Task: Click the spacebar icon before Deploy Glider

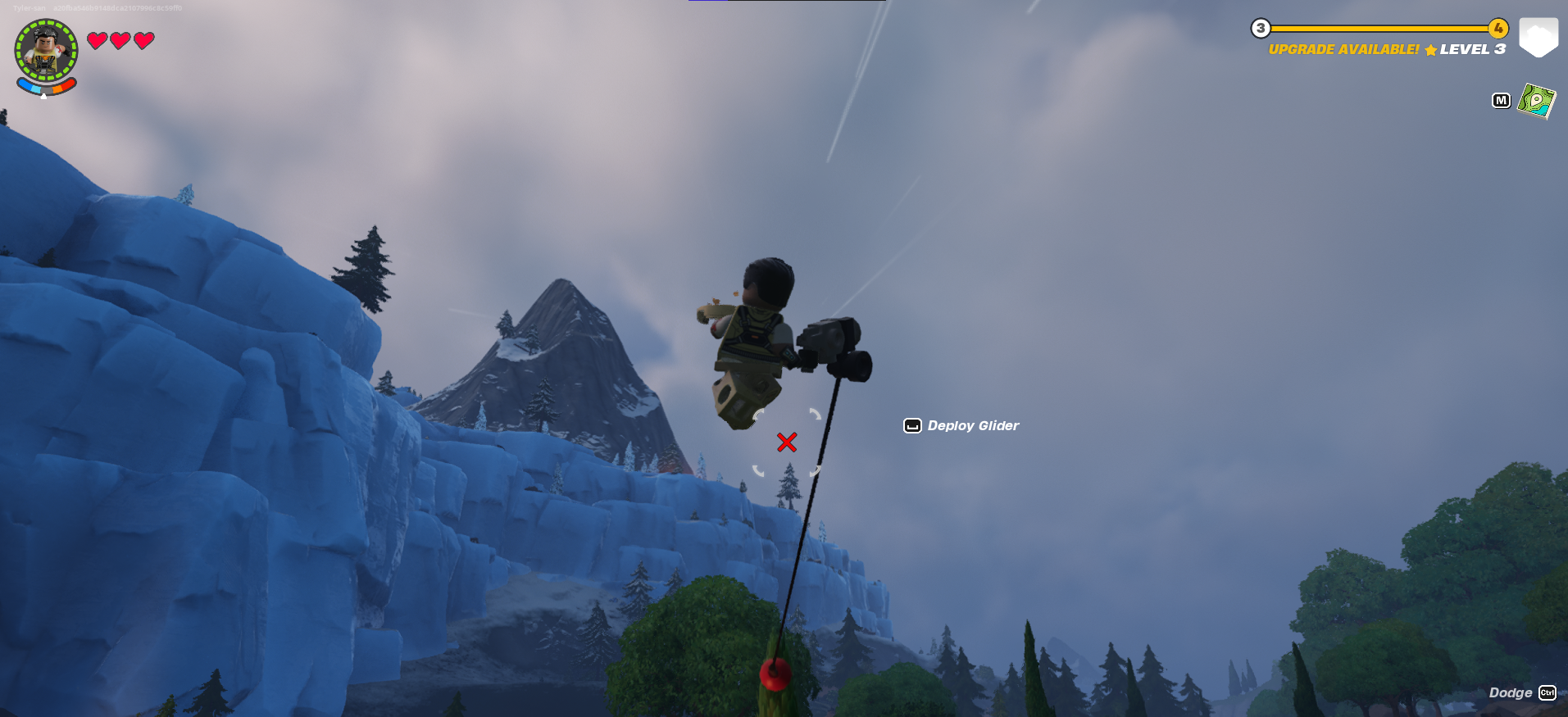Action: (x=912, y=425)
